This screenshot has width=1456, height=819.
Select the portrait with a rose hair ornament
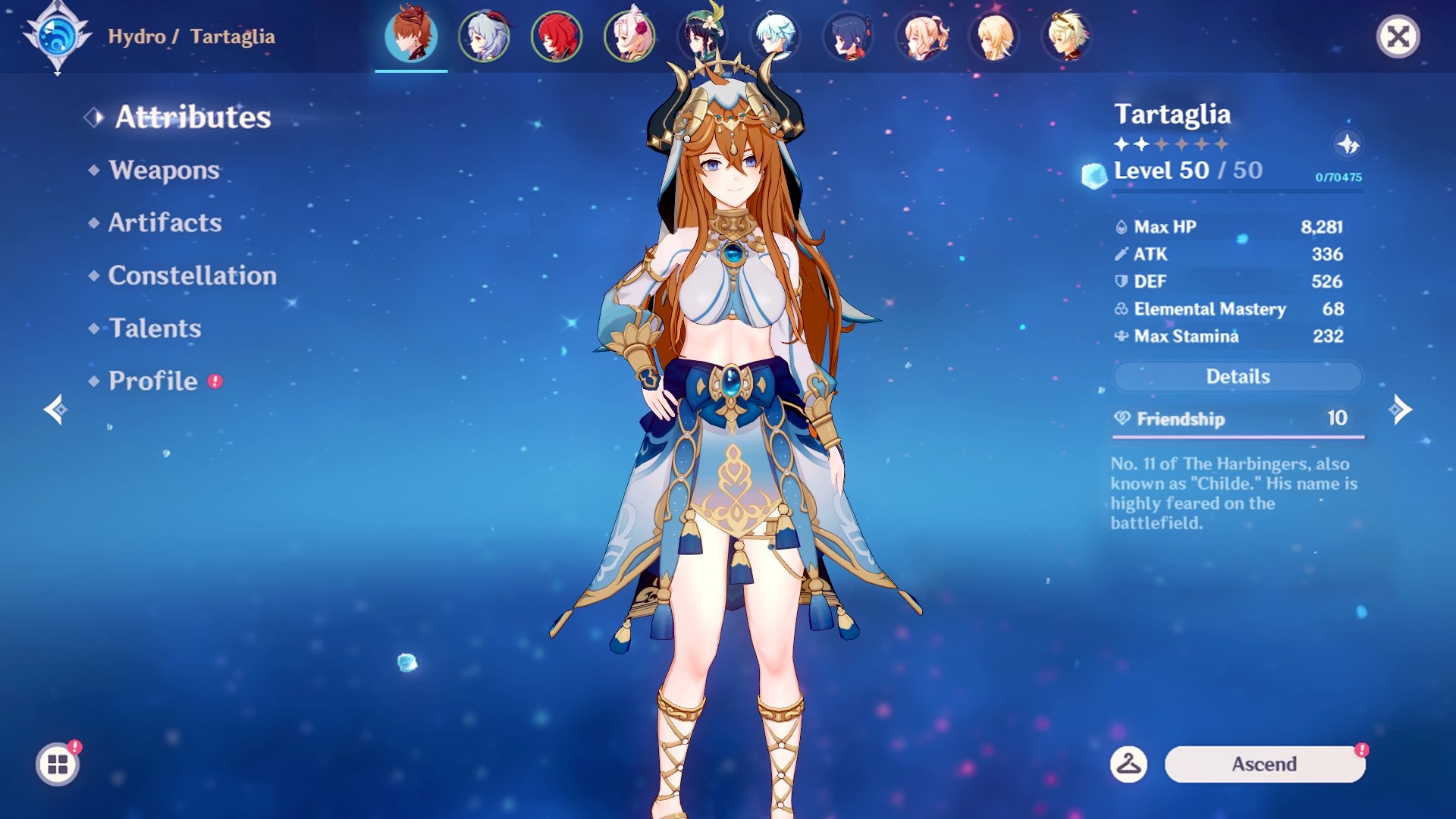click(x=629, y=36)
